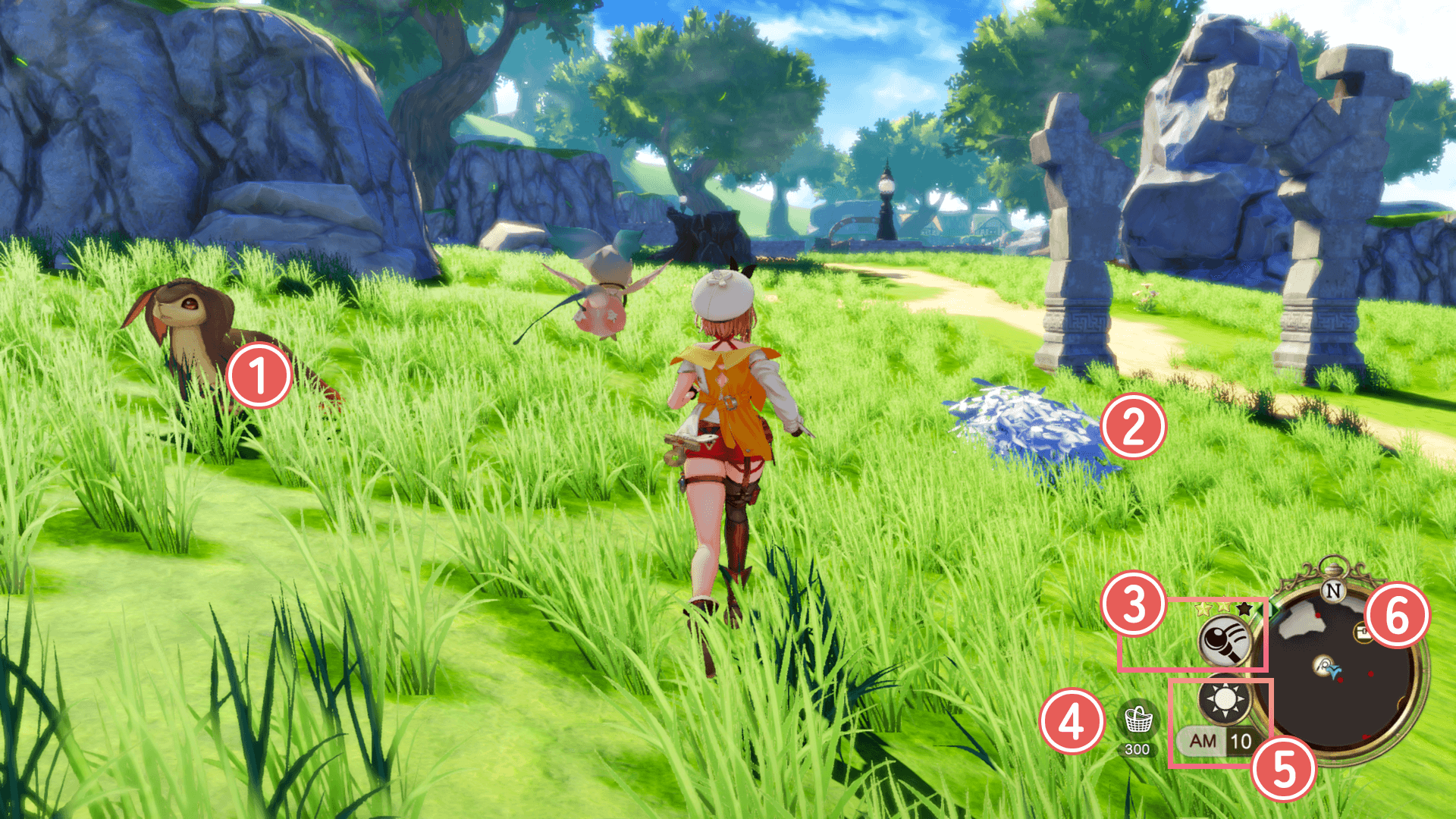Click the treasure chest marker on minimap
The height and width of the screenshot is (819, 1456).
click(1363, 632)
